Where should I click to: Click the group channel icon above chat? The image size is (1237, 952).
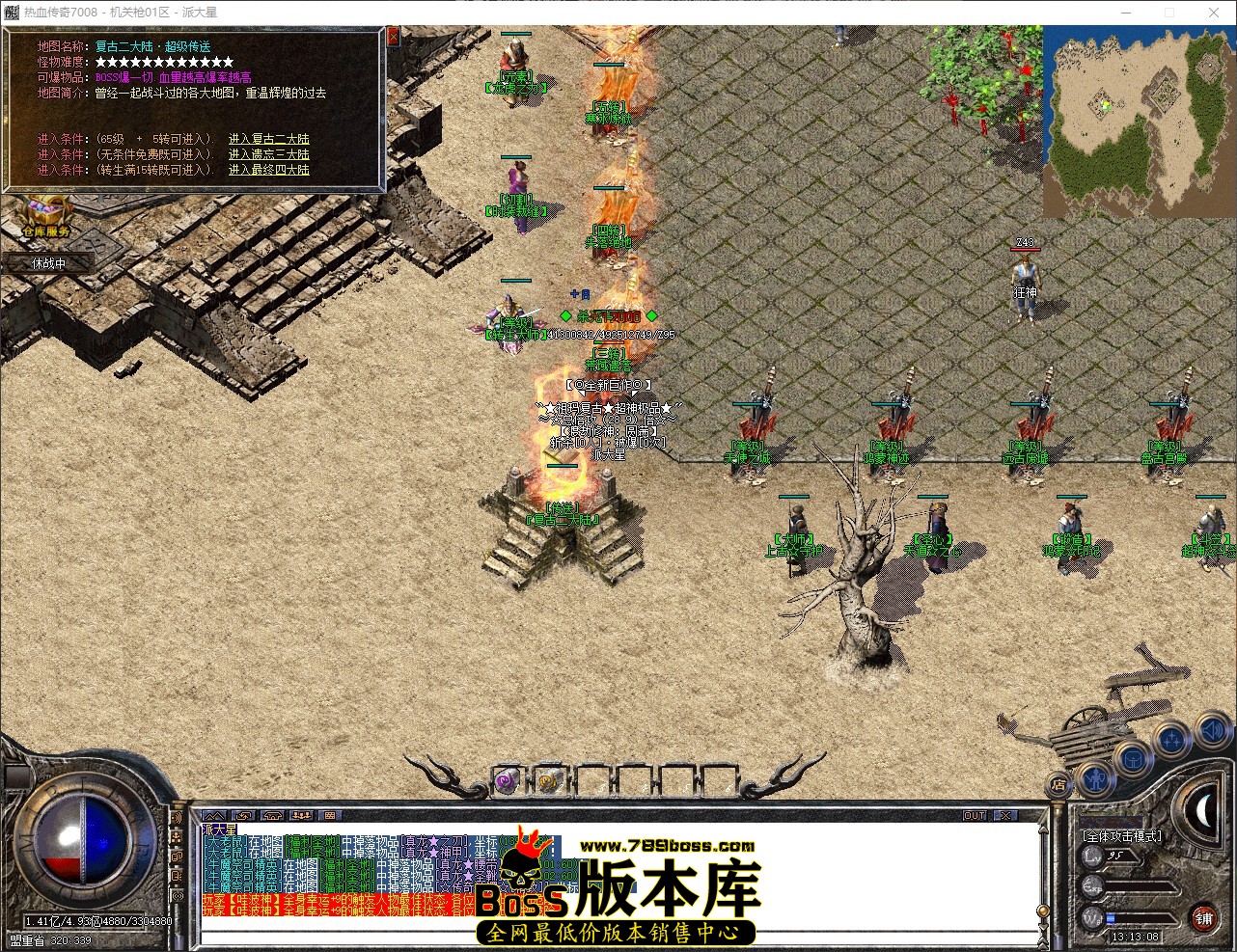[299, 816]
